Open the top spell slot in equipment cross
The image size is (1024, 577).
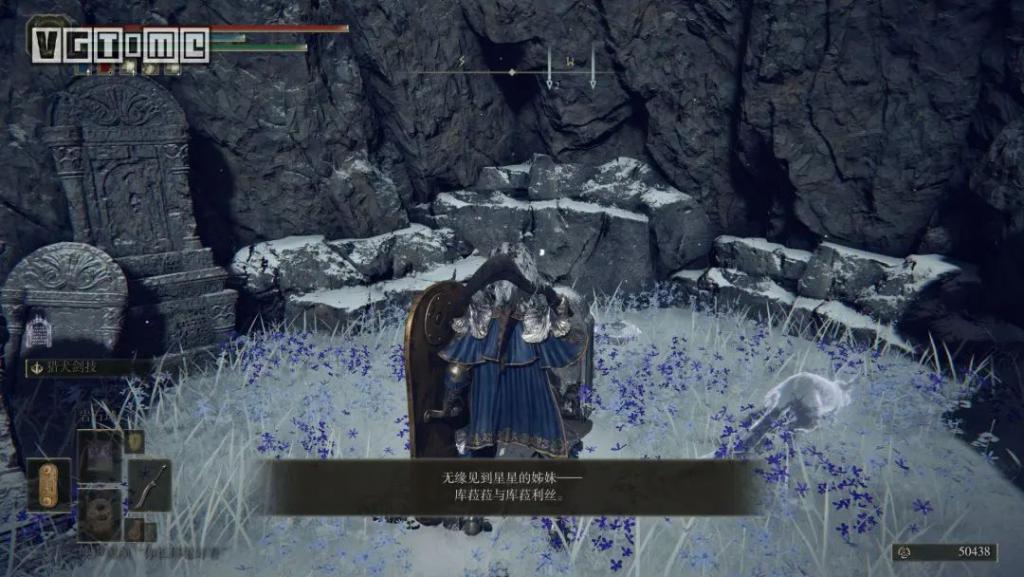100,453
